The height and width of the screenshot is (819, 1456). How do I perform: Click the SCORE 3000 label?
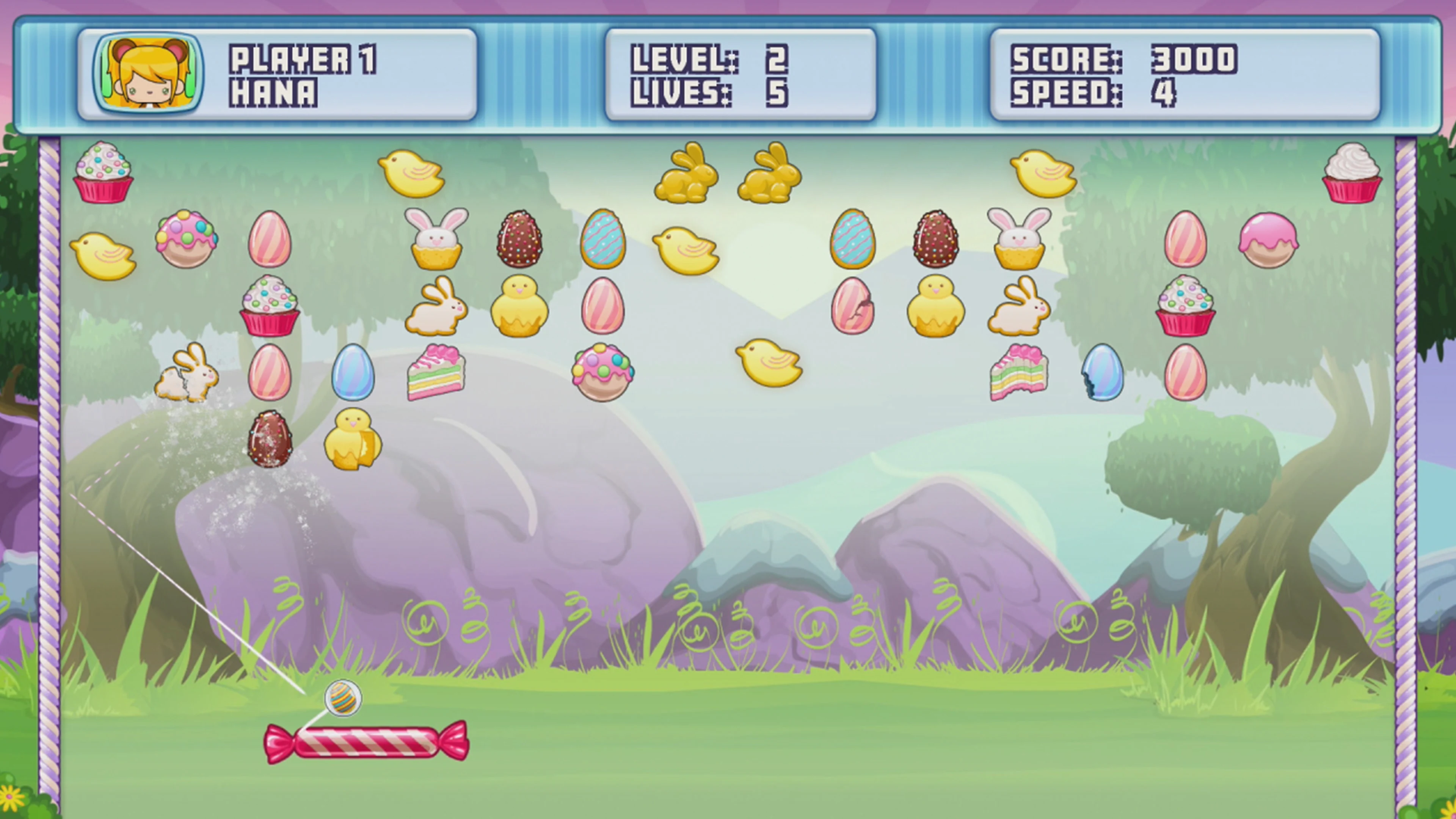(x=1125, y=60)
